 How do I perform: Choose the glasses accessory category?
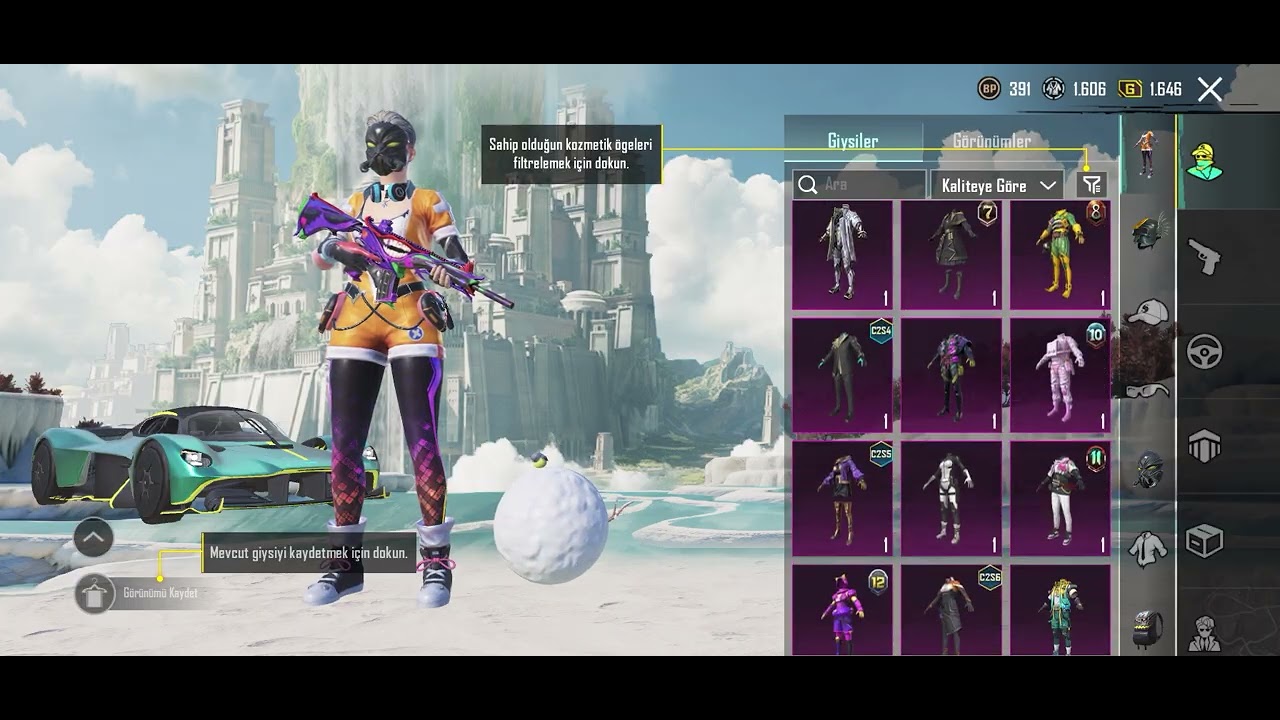[x=1148, y=391]
